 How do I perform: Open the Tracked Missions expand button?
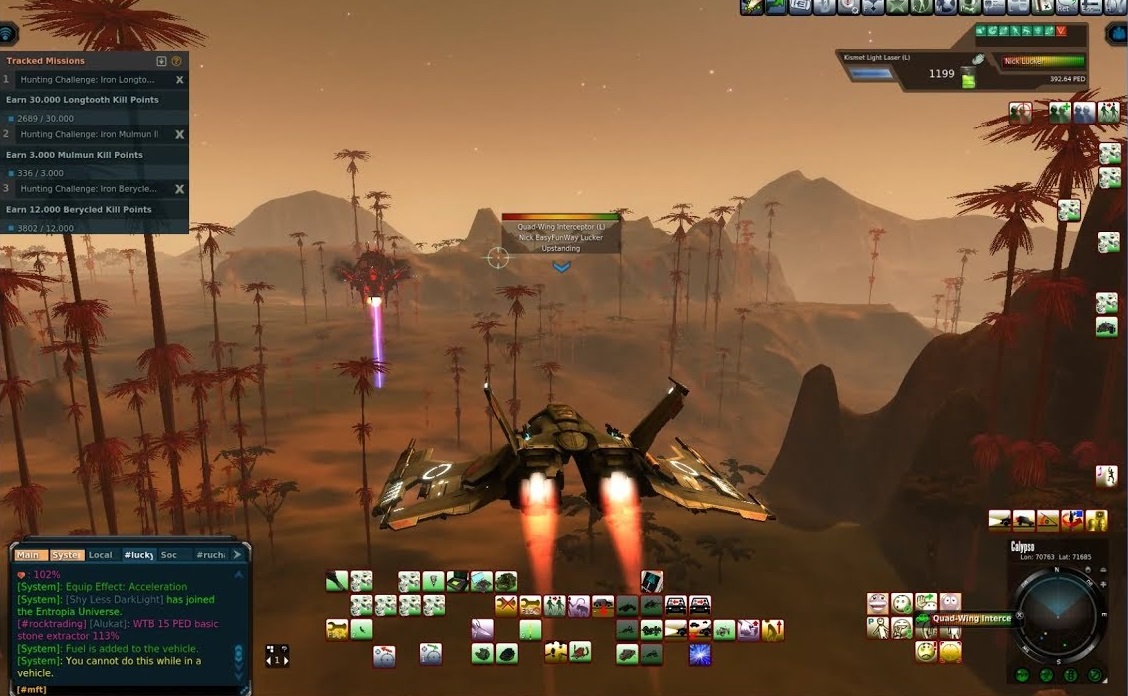161,61
